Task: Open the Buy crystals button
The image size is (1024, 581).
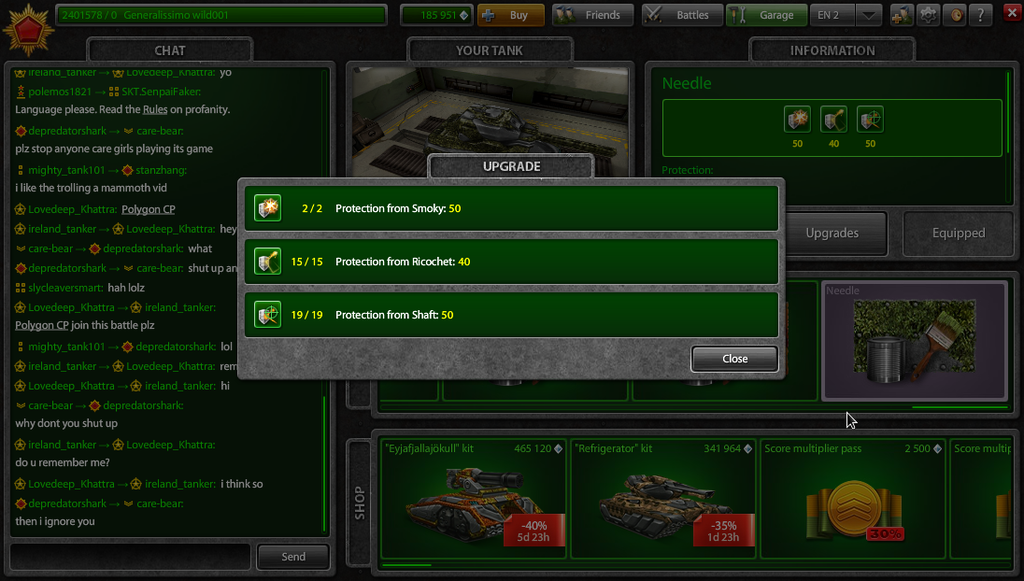Action: pos(510,15)
